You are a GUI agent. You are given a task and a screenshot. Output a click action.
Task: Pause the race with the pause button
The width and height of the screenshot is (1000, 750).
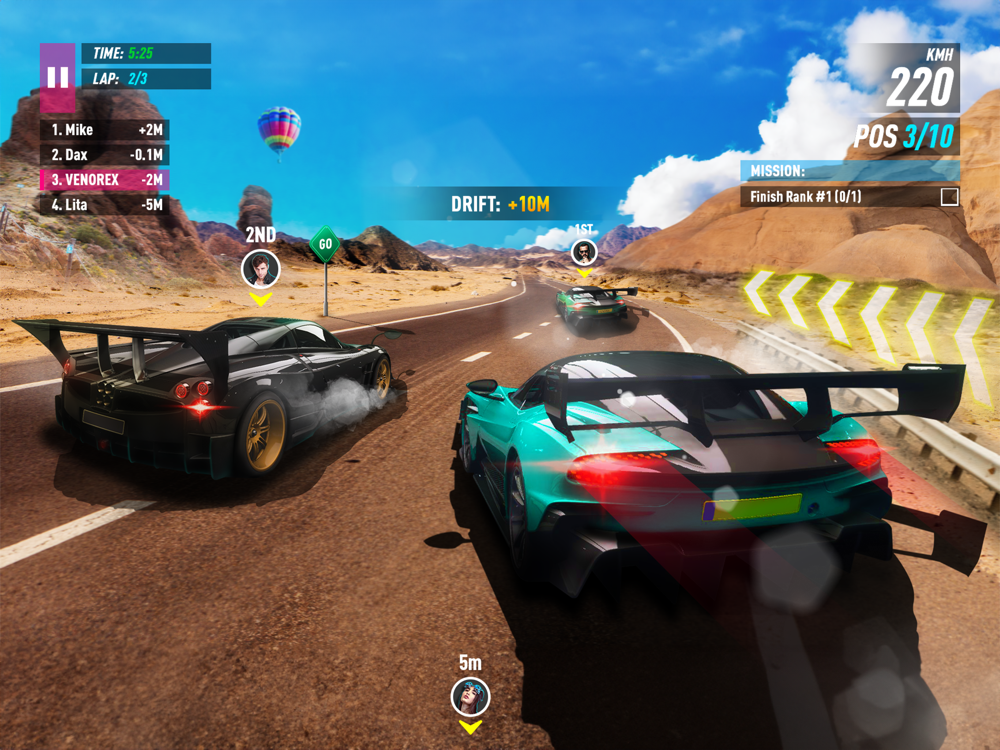(x=57, y=77)
